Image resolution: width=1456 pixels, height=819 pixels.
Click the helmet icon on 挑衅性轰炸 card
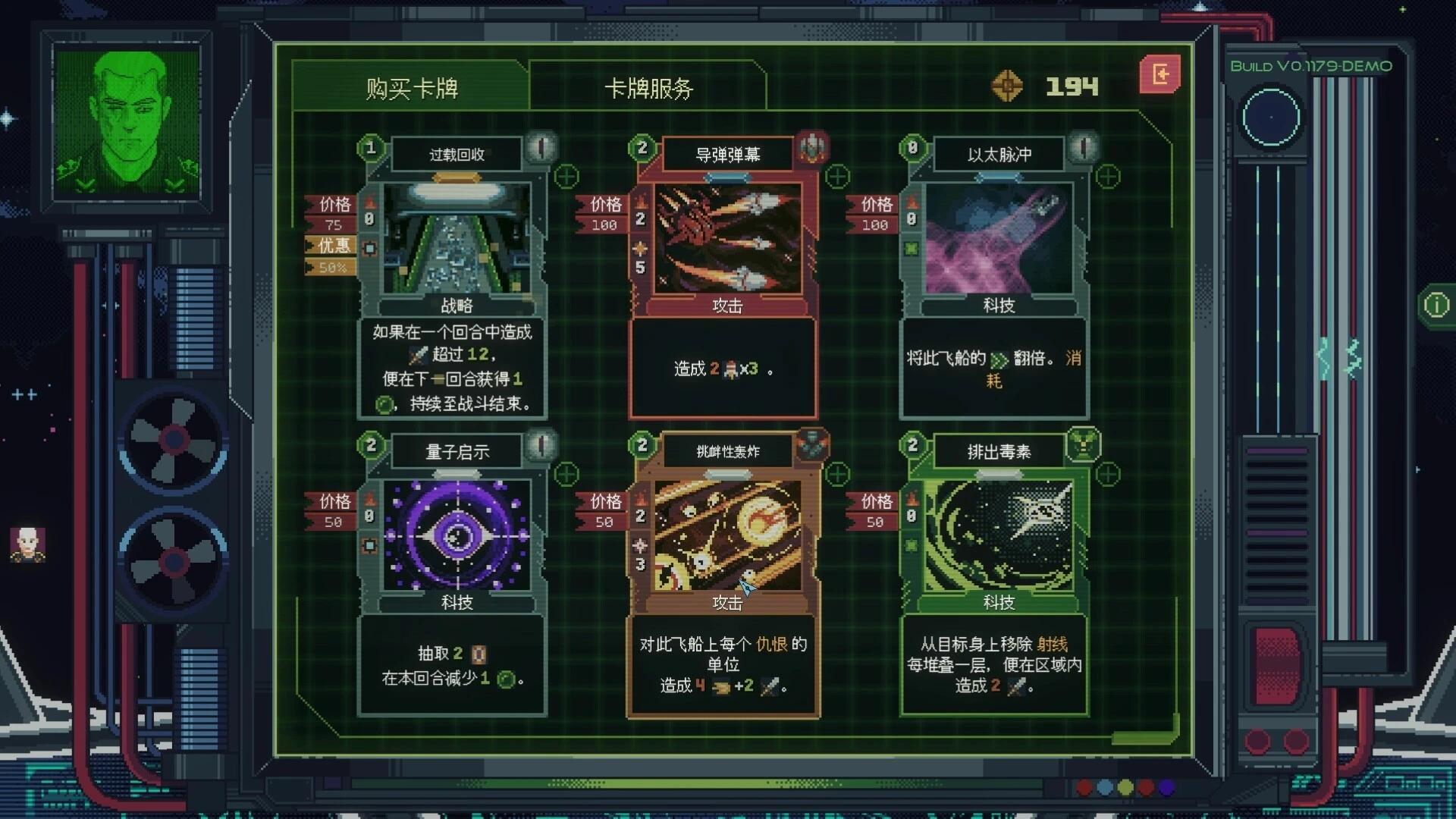coord(813,446)
